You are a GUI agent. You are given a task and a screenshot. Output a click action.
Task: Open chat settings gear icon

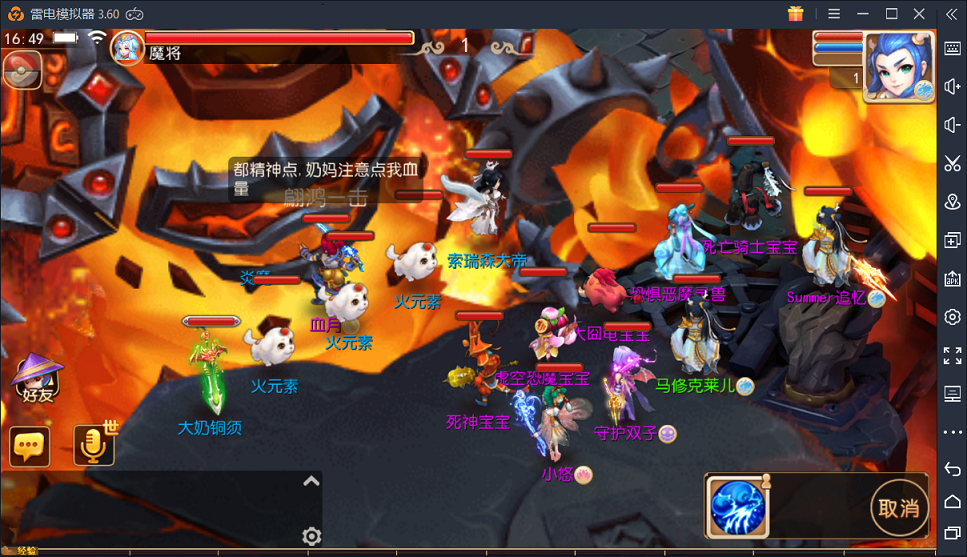click(311, 537)
